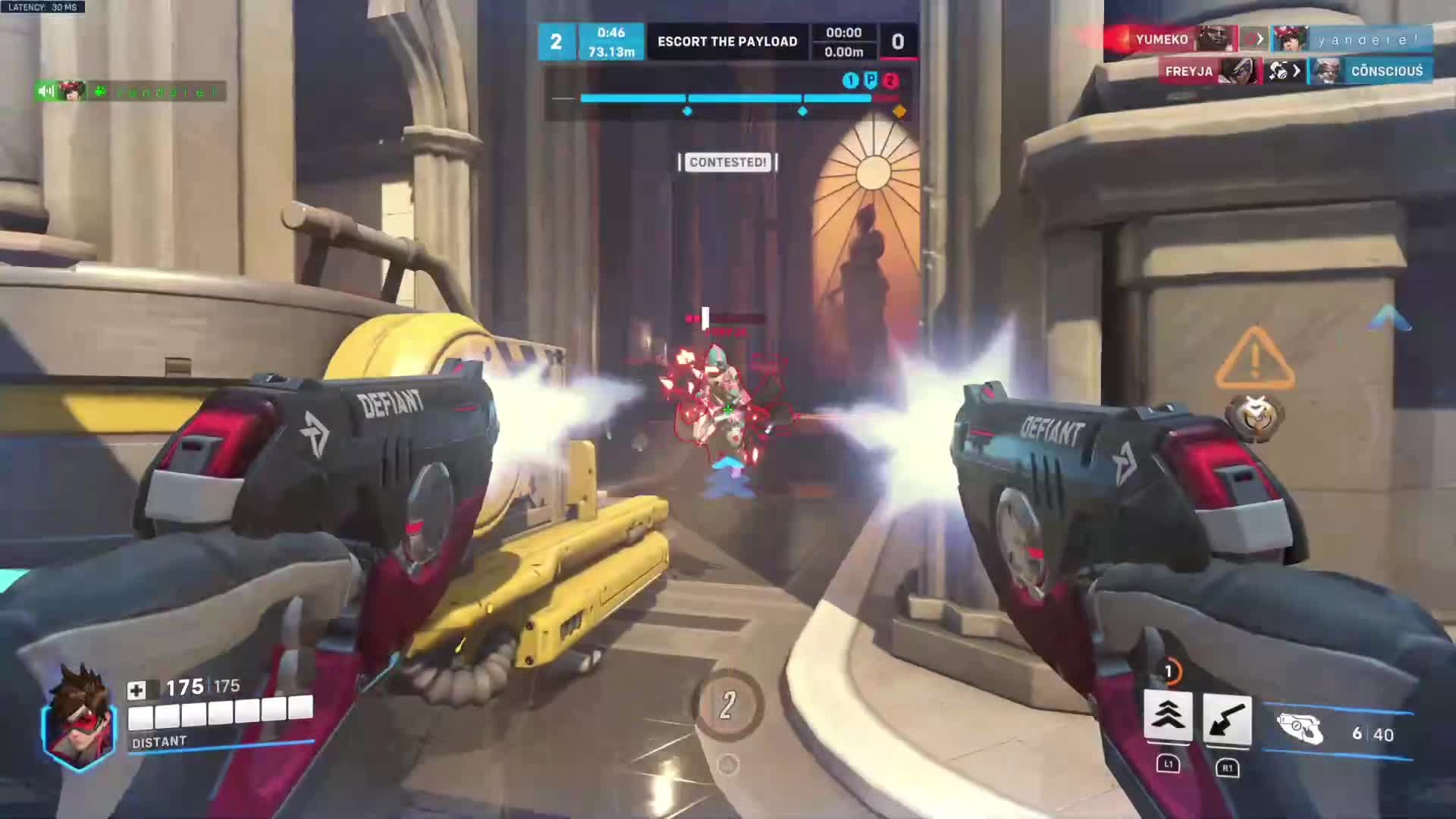
Task: Select the FREYJA kill feed entry
Action: tap(1188, 71)
